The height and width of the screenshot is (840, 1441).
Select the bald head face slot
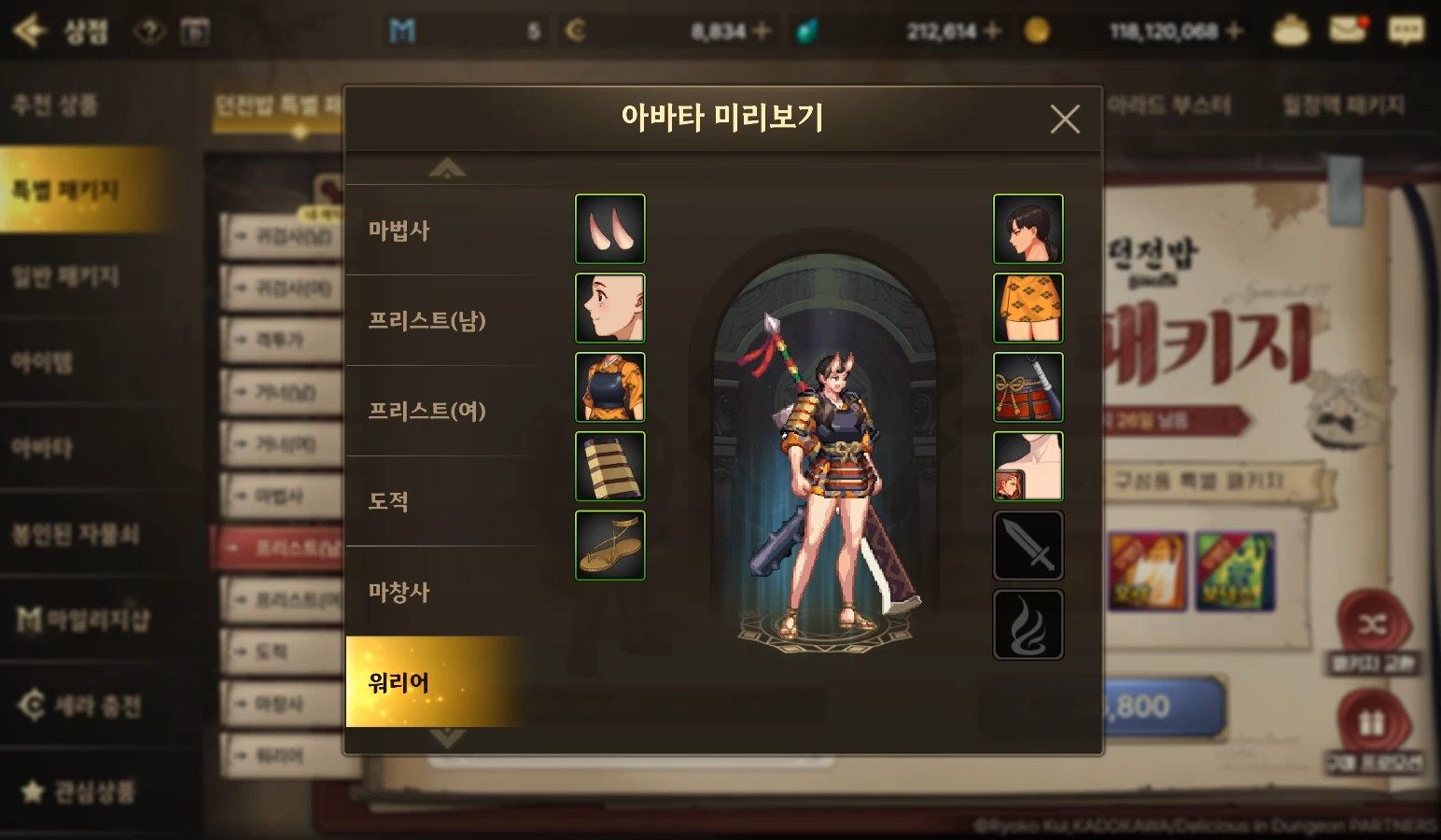coord(609,308)
